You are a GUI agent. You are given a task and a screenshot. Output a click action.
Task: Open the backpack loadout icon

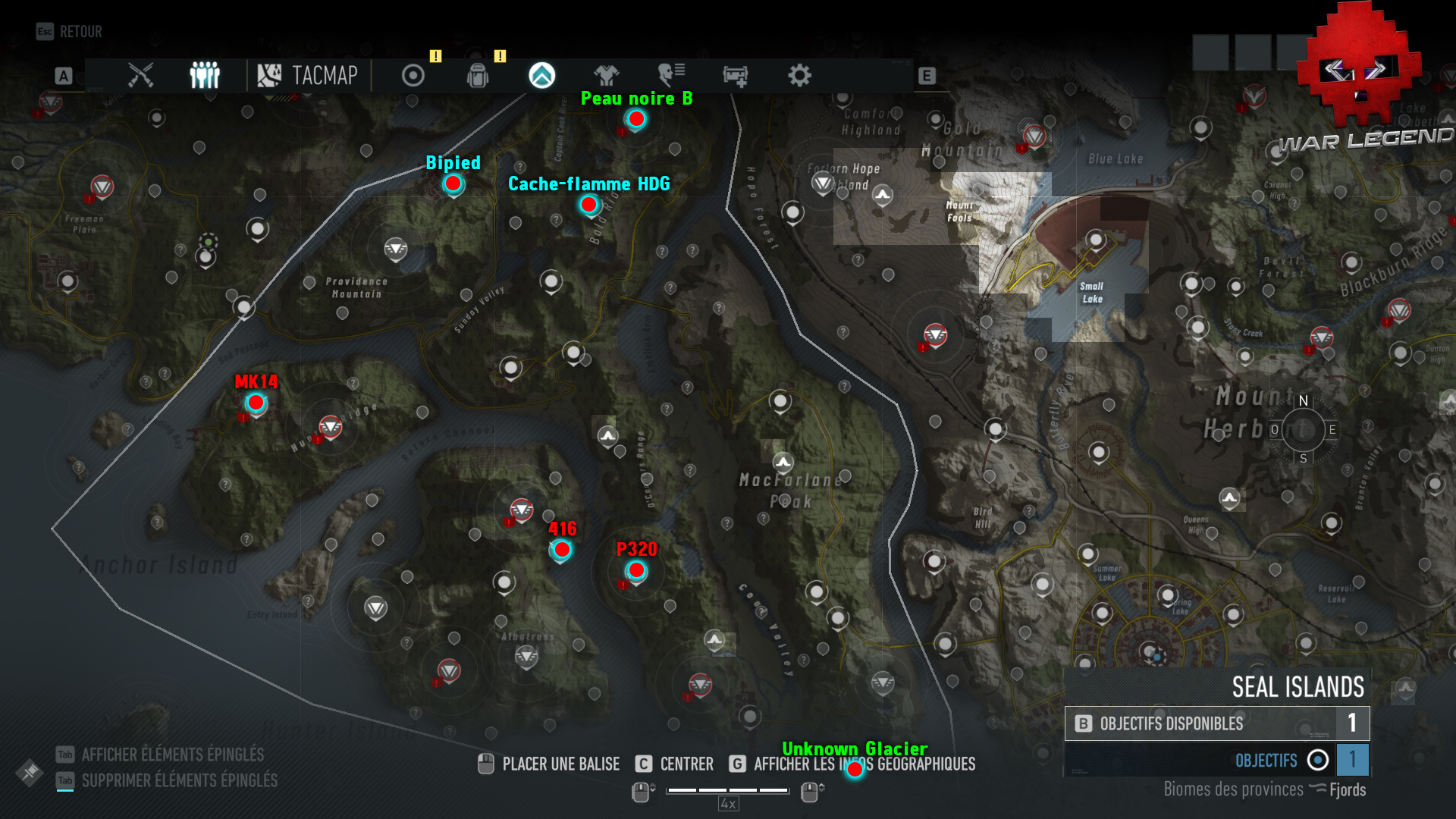[x=477, y=75]
